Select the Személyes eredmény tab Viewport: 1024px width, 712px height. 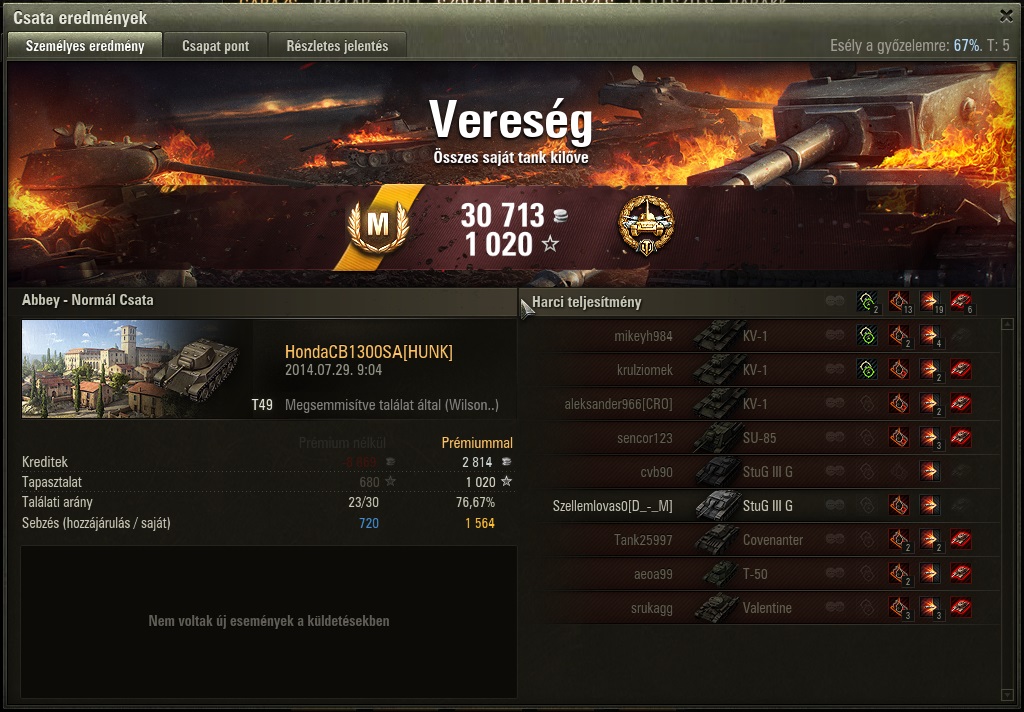point(85,46)
